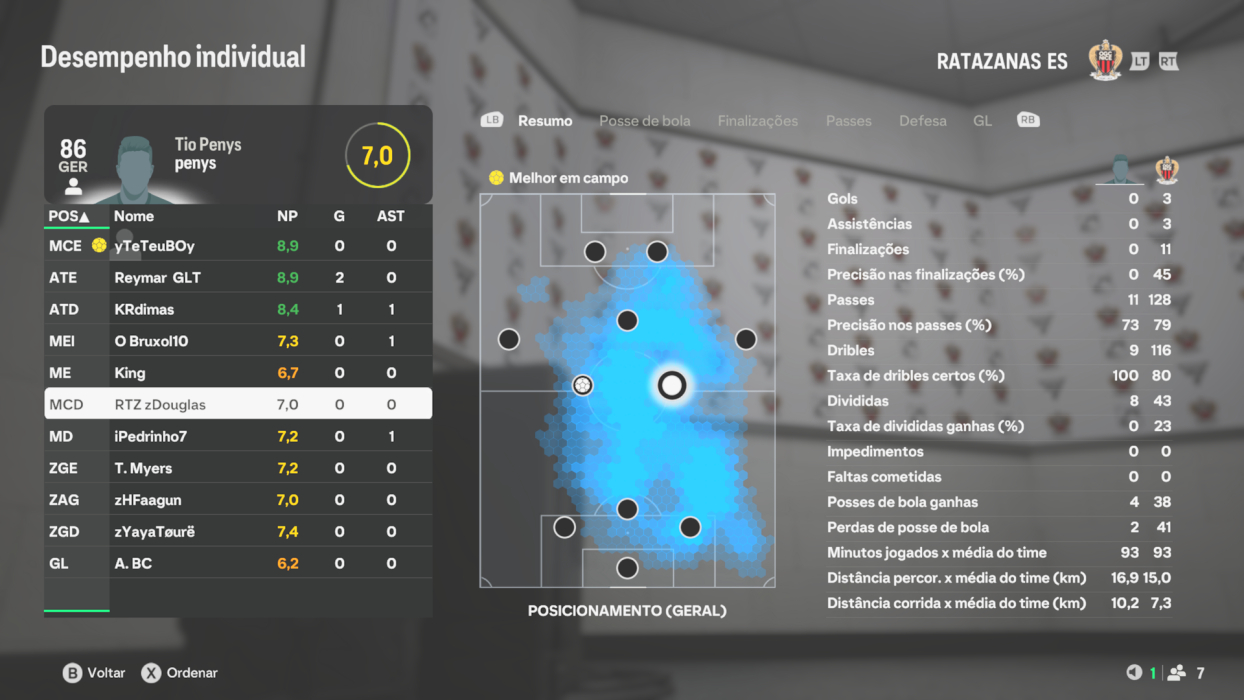Choose Reymar GLT in player list

238,278
